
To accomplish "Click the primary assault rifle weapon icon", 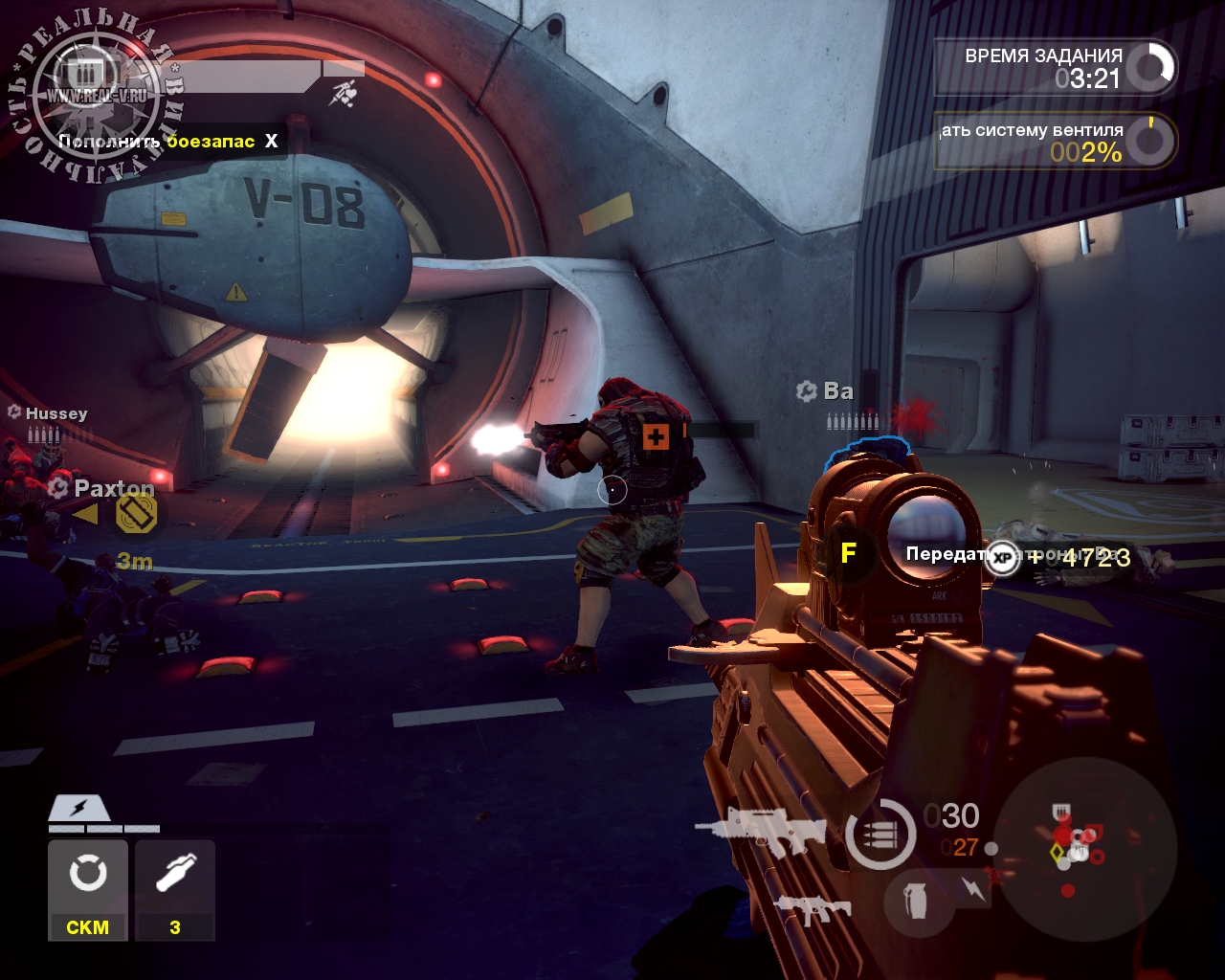I will (x=761, y=830).
